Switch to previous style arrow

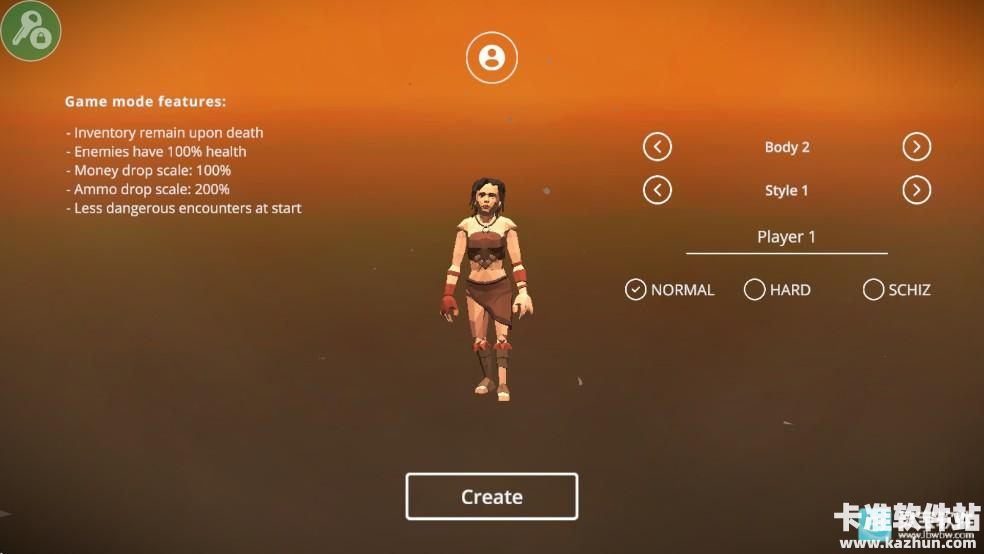657,190
